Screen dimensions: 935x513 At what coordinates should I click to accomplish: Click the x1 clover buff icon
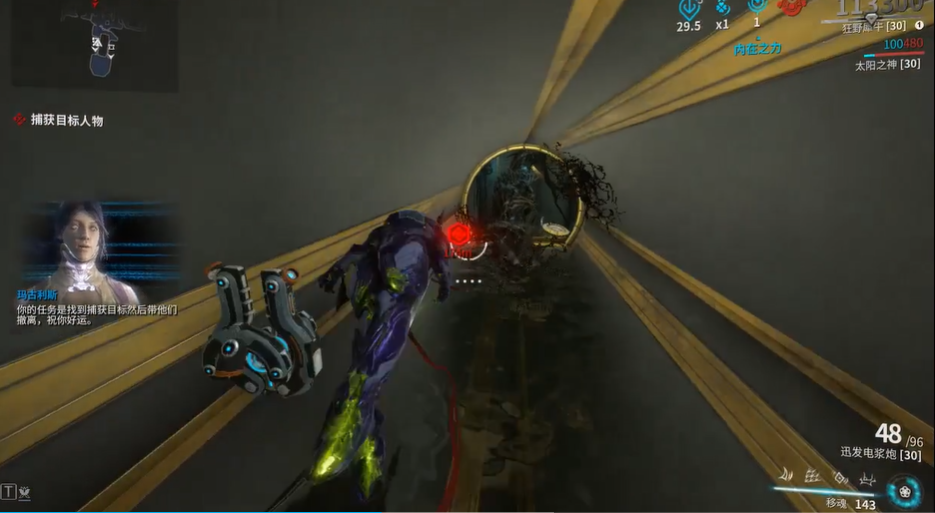[722, 8]
